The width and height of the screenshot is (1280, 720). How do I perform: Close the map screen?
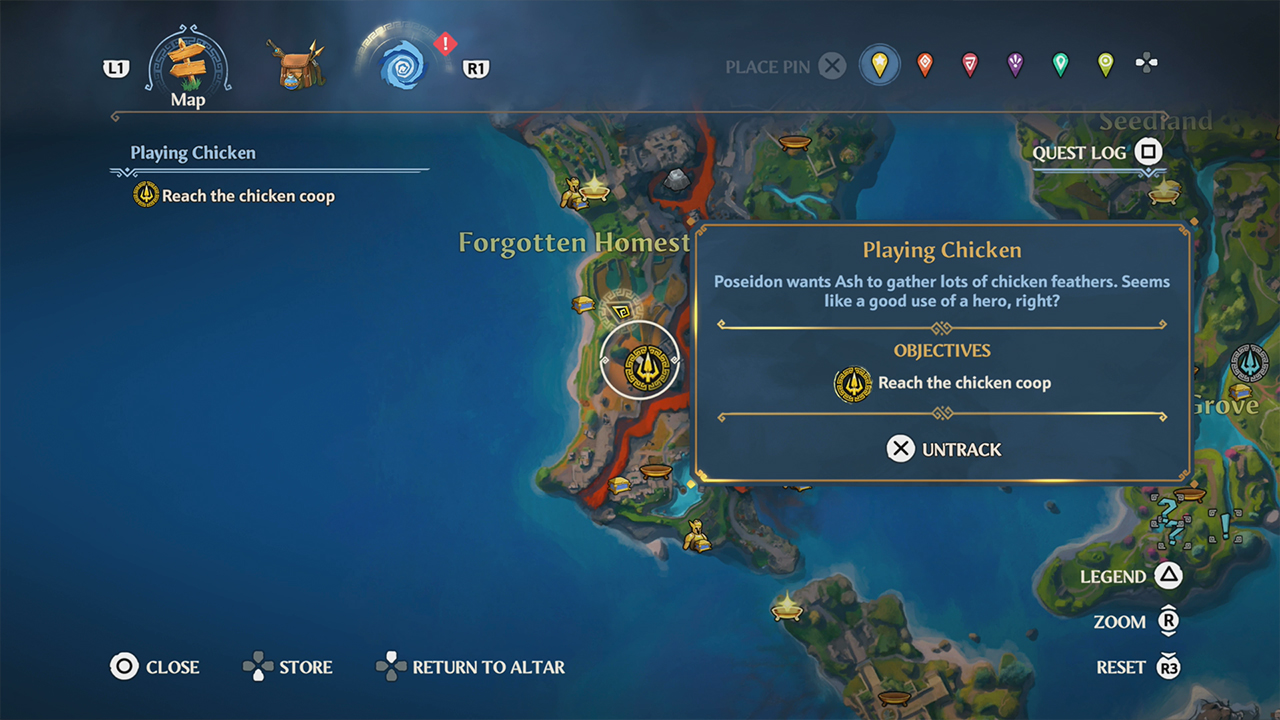point(155,667)
